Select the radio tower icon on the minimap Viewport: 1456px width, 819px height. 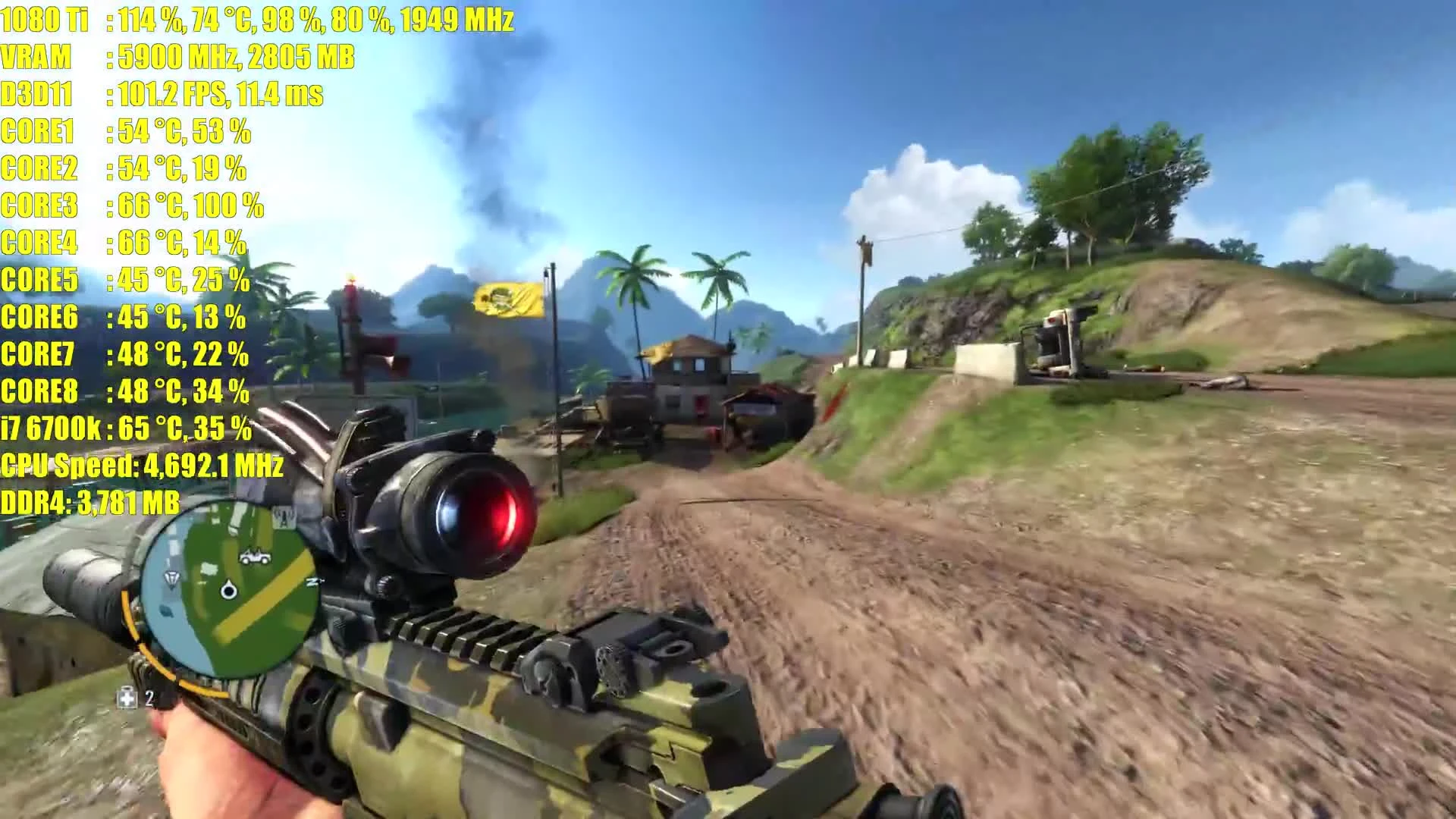coord(283,519)
